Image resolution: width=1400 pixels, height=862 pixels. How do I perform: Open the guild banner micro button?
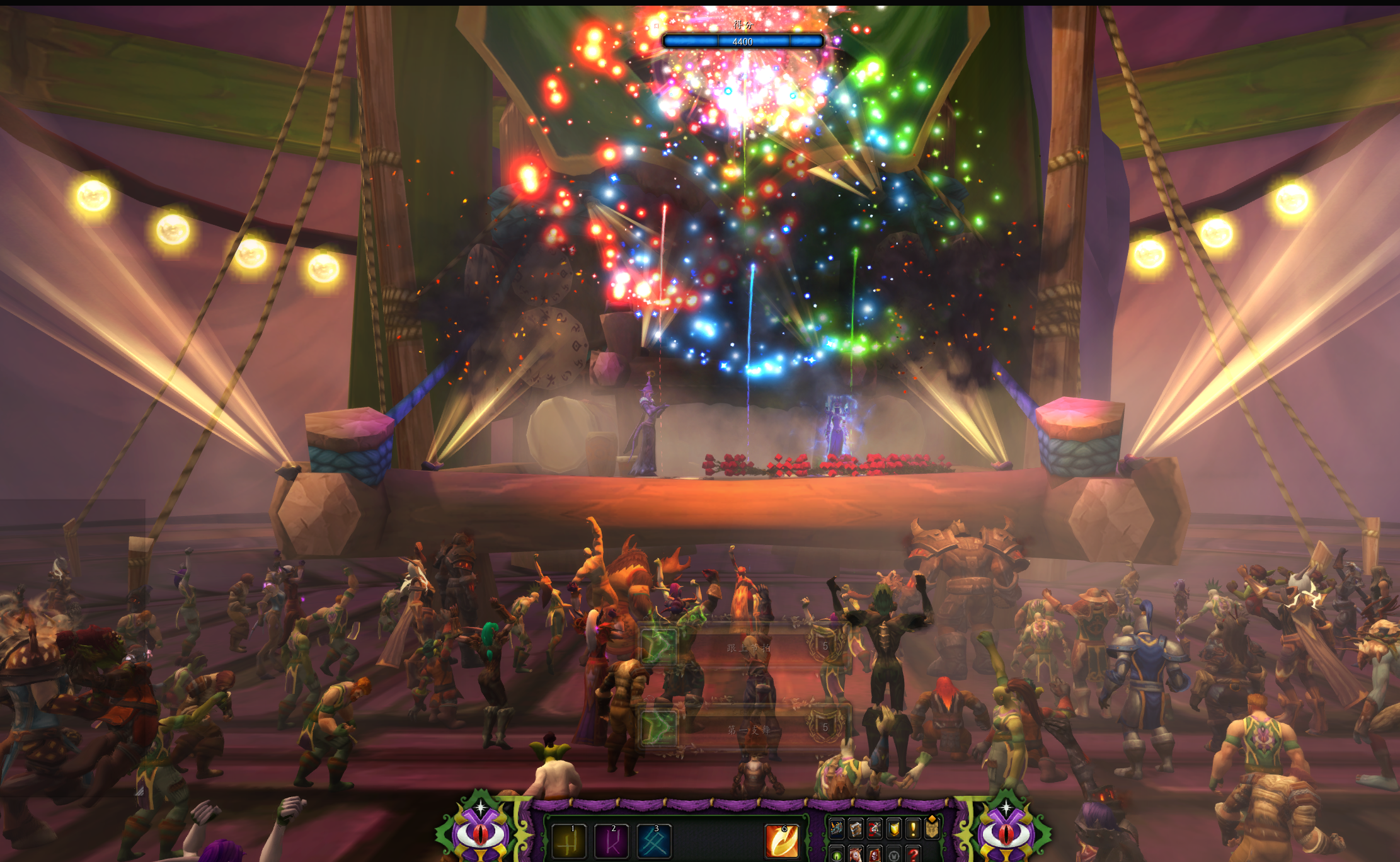pos(932,829)
